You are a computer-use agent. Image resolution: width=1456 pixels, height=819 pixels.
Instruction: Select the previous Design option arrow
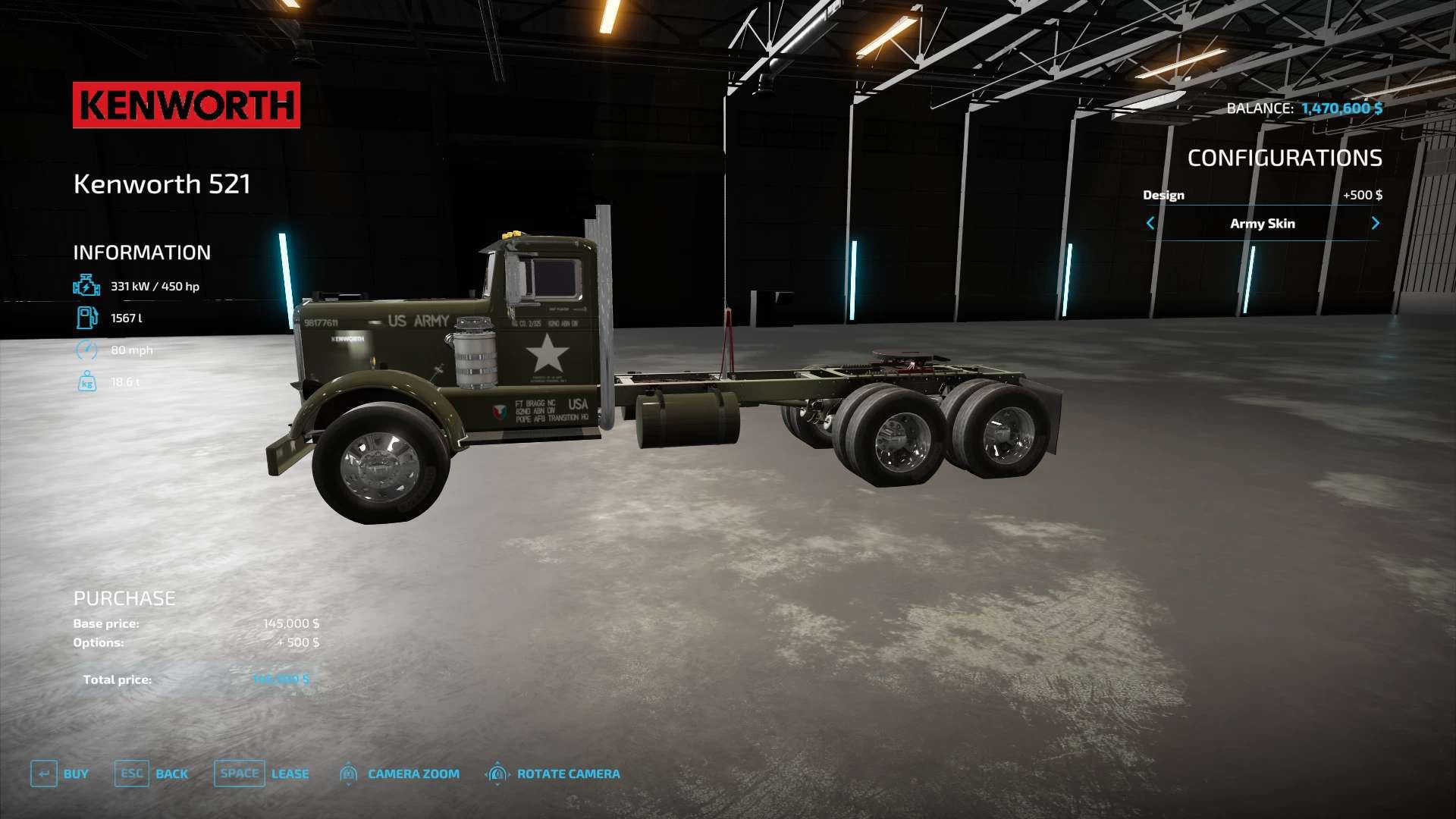tap(1150, 223)
